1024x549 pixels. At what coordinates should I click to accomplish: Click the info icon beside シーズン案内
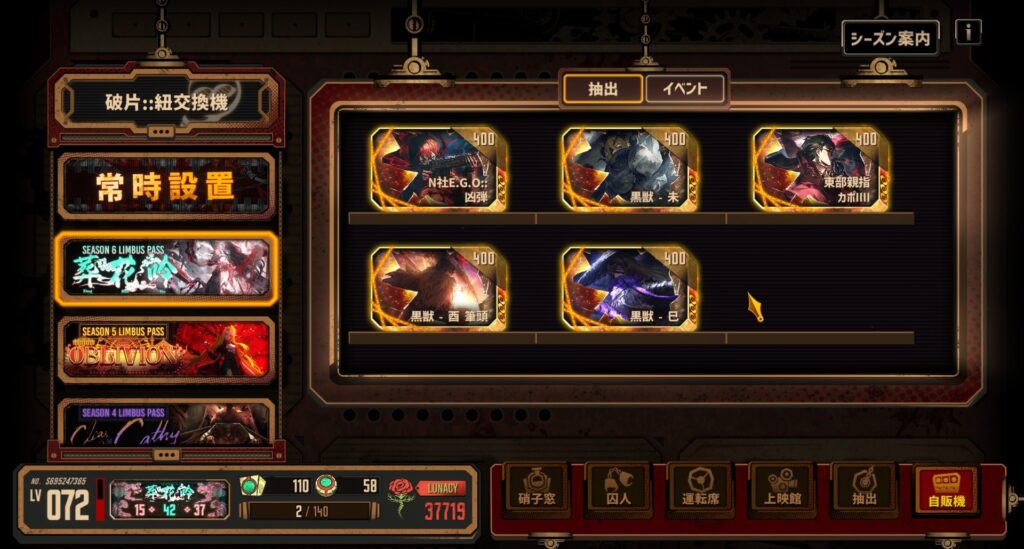coord(967,32)
